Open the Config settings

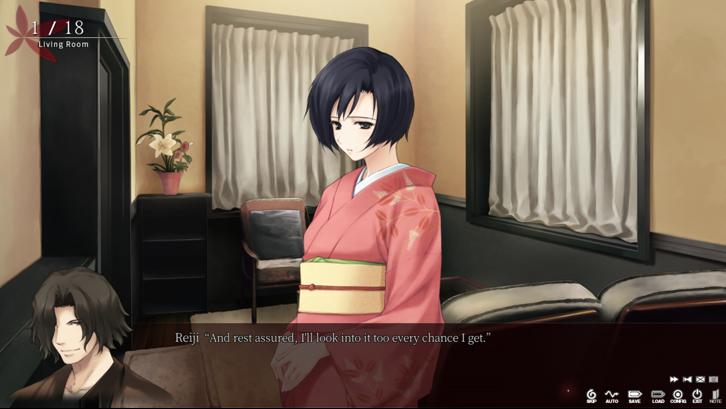[x=678, y=395]
